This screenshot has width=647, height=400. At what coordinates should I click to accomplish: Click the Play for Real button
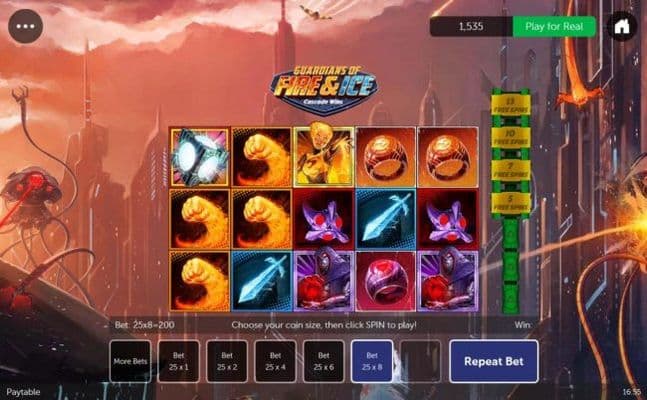pos(553,27)
